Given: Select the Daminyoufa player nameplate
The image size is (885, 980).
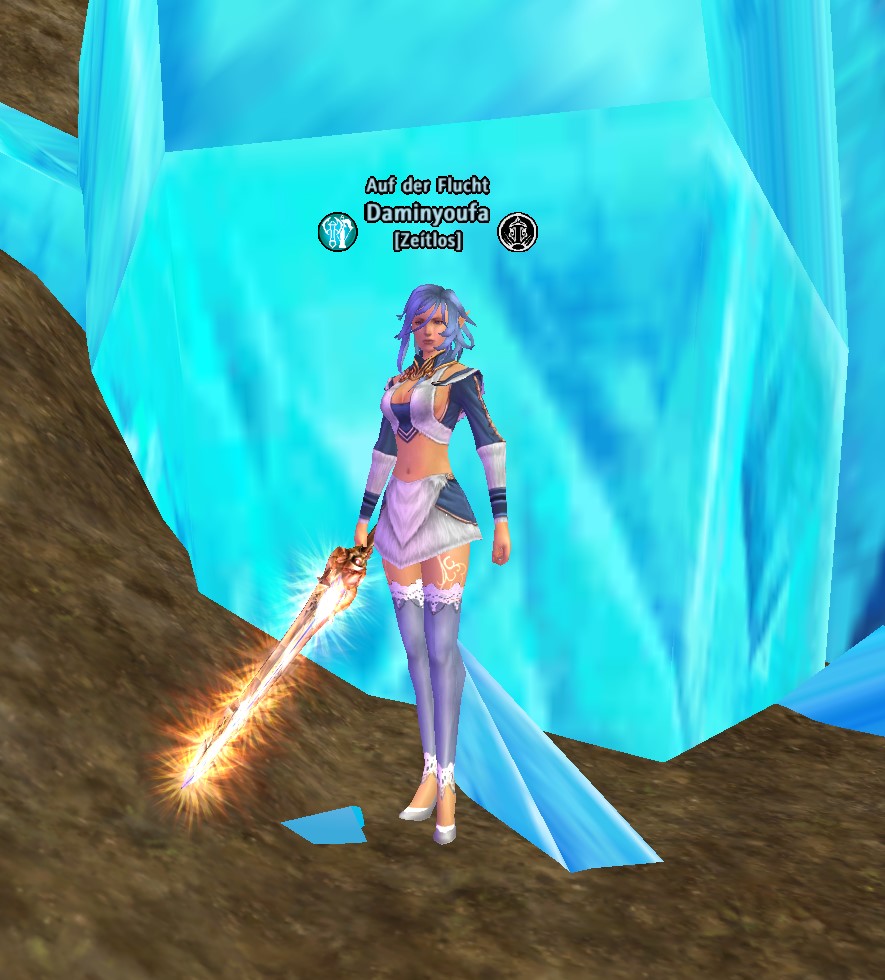Looking at the screenshot, I should point(427,213).
